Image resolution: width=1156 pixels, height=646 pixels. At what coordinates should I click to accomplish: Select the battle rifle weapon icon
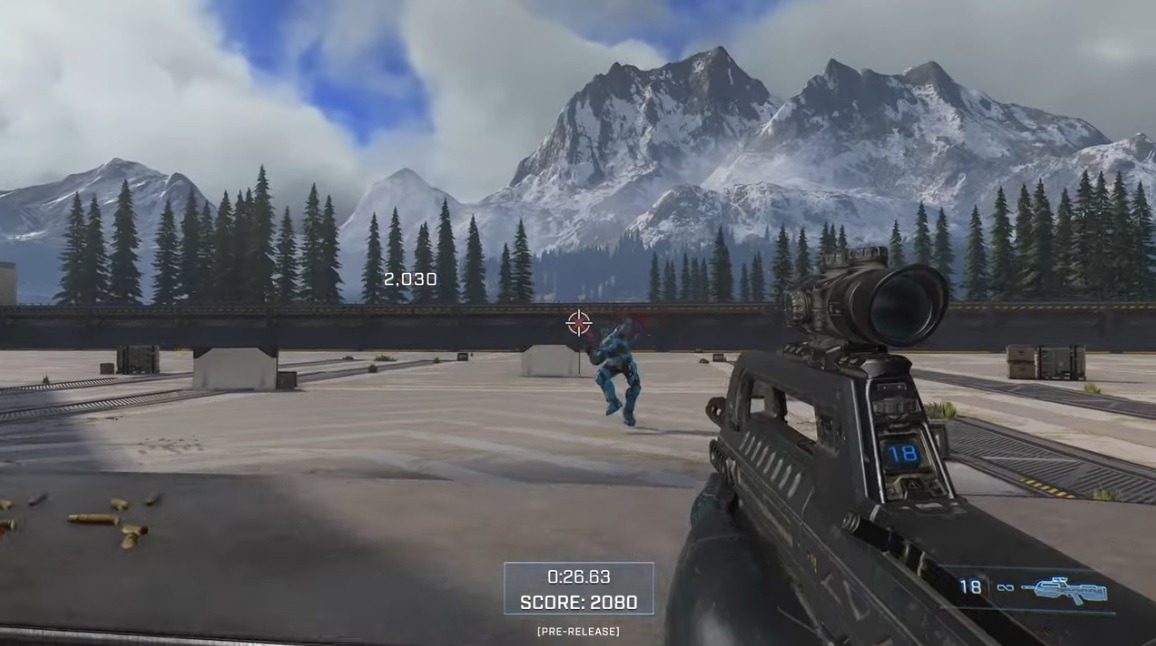(x=1068, y=589)
